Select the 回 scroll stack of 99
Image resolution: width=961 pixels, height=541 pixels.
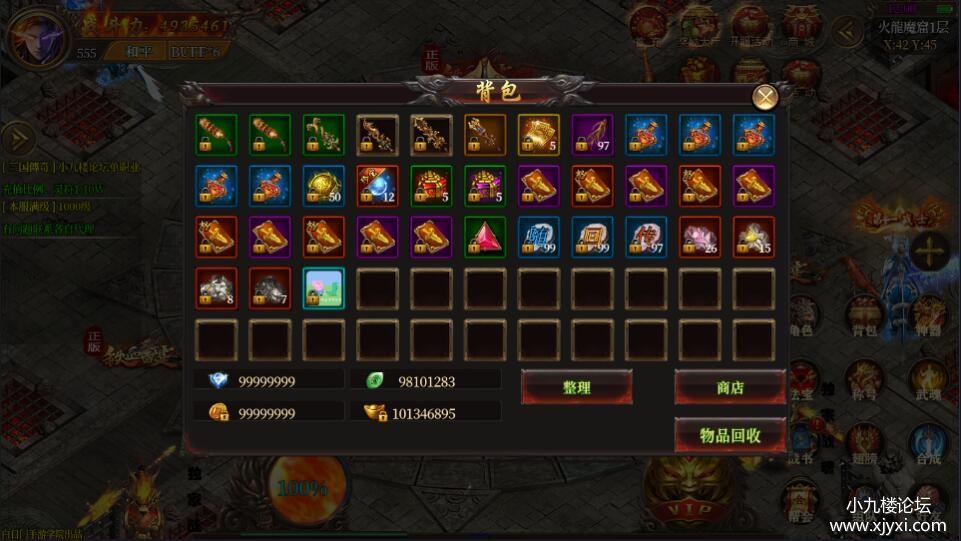[x=593, y=238]
